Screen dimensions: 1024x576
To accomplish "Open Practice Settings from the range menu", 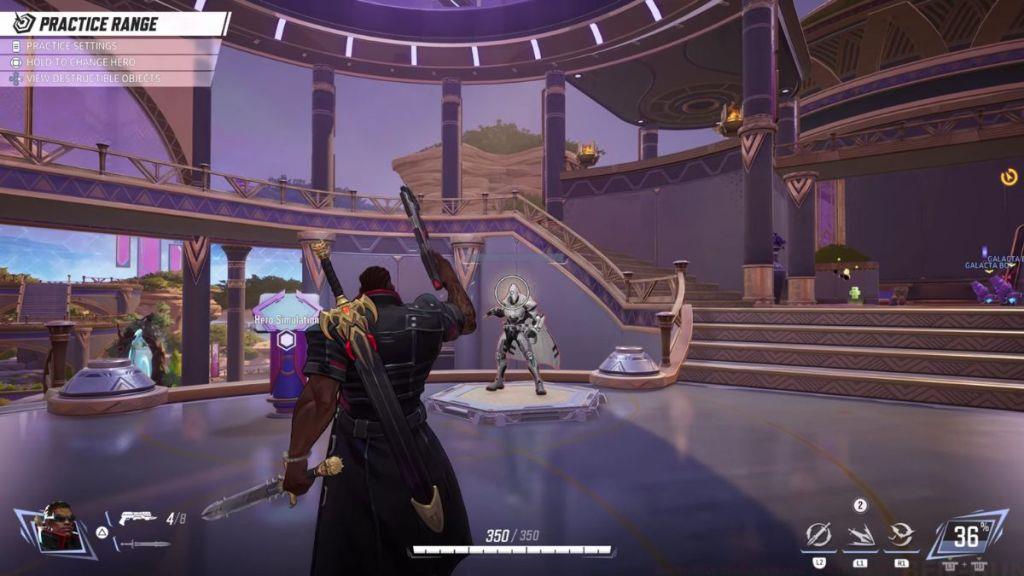I will [70, 46].
